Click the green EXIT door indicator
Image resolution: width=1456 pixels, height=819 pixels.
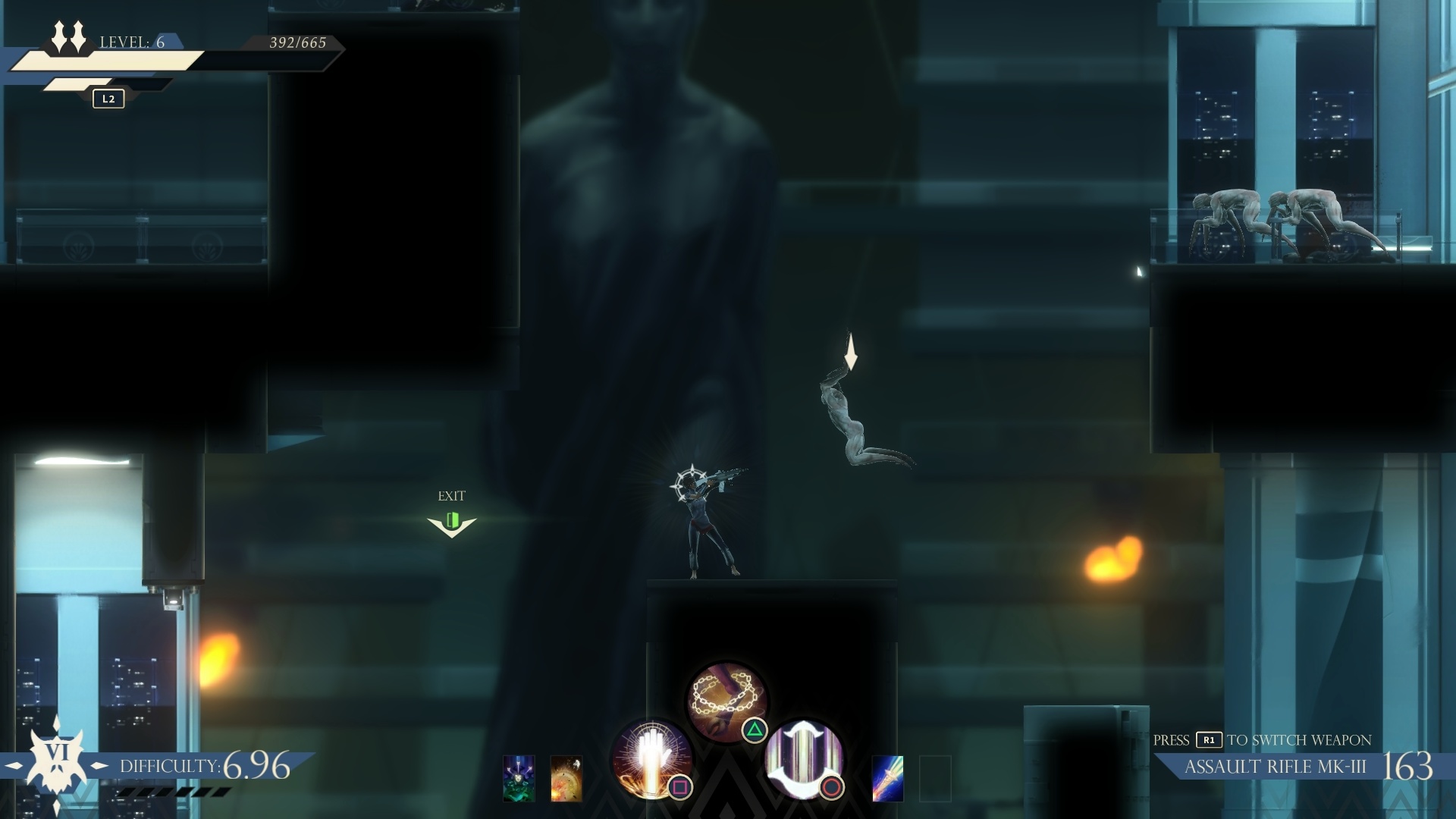coord(453,520)
